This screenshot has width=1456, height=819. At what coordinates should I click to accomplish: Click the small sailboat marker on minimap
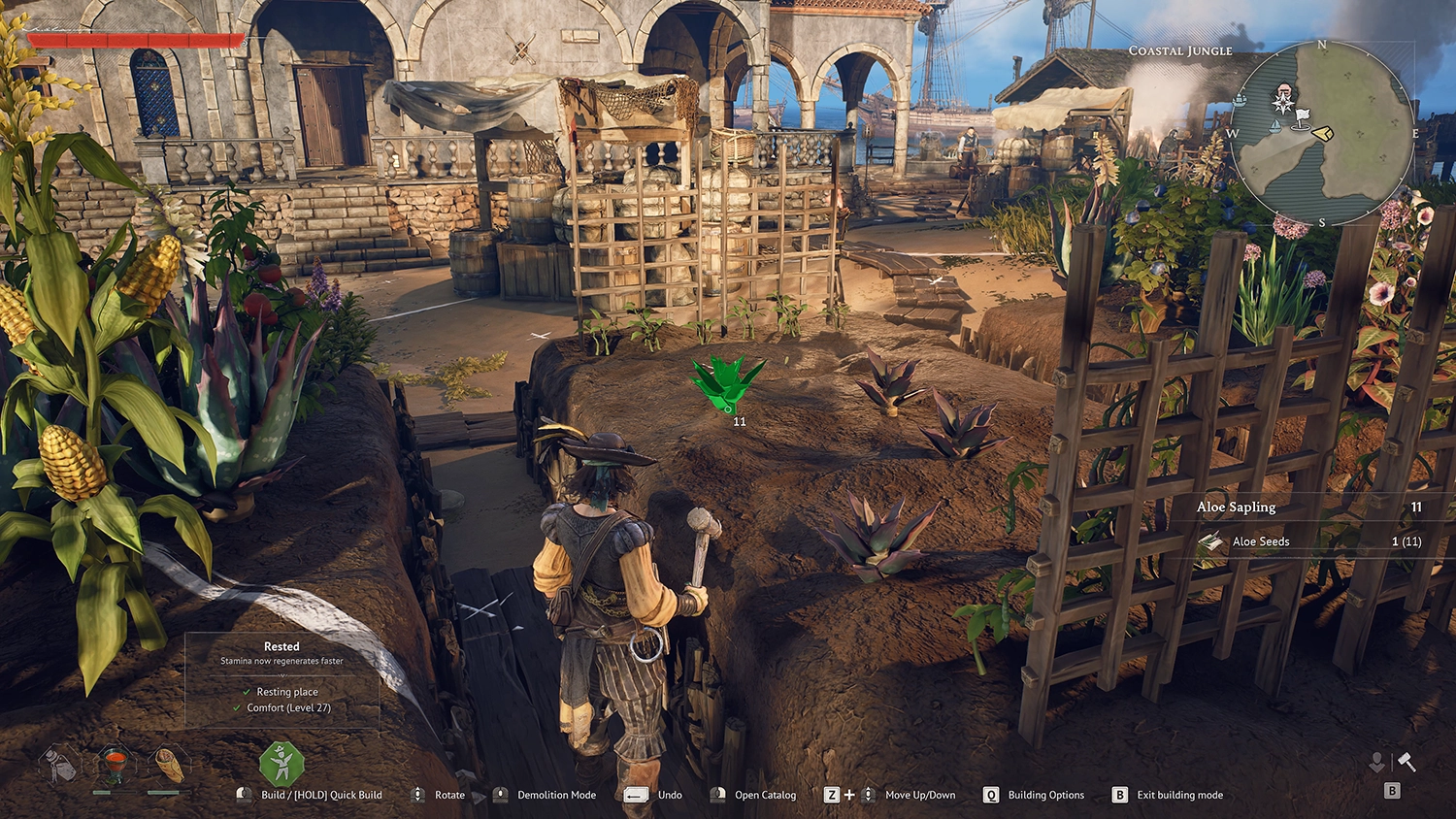click(x=1274, y=126)
